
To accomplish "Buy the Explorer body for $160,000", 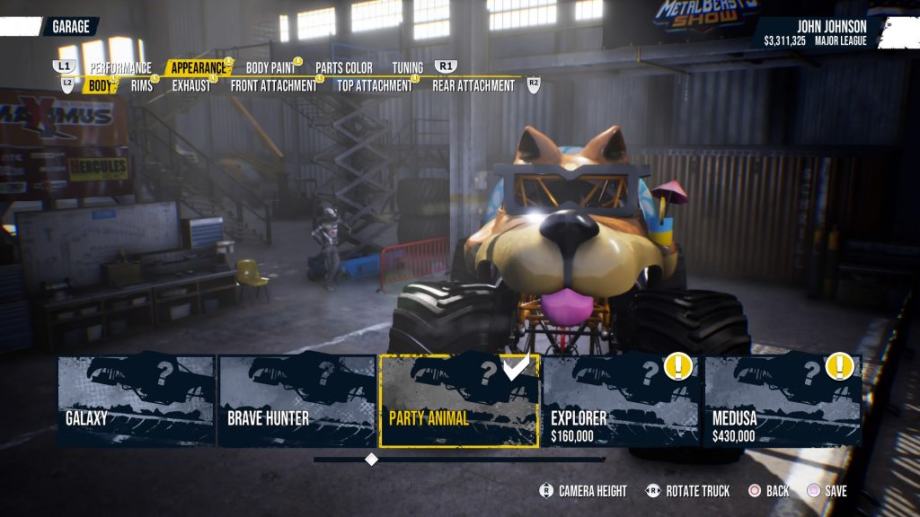I will click(x=621, y=400).
